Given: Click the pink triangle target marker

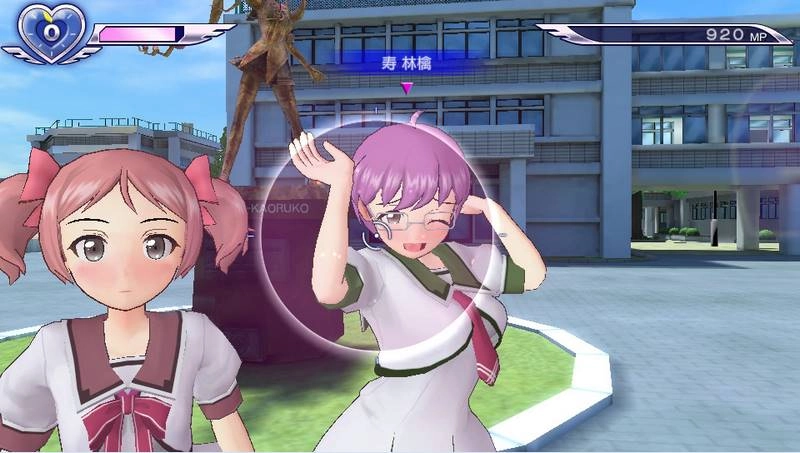Looking at the screenshot, I should [406, 88].
